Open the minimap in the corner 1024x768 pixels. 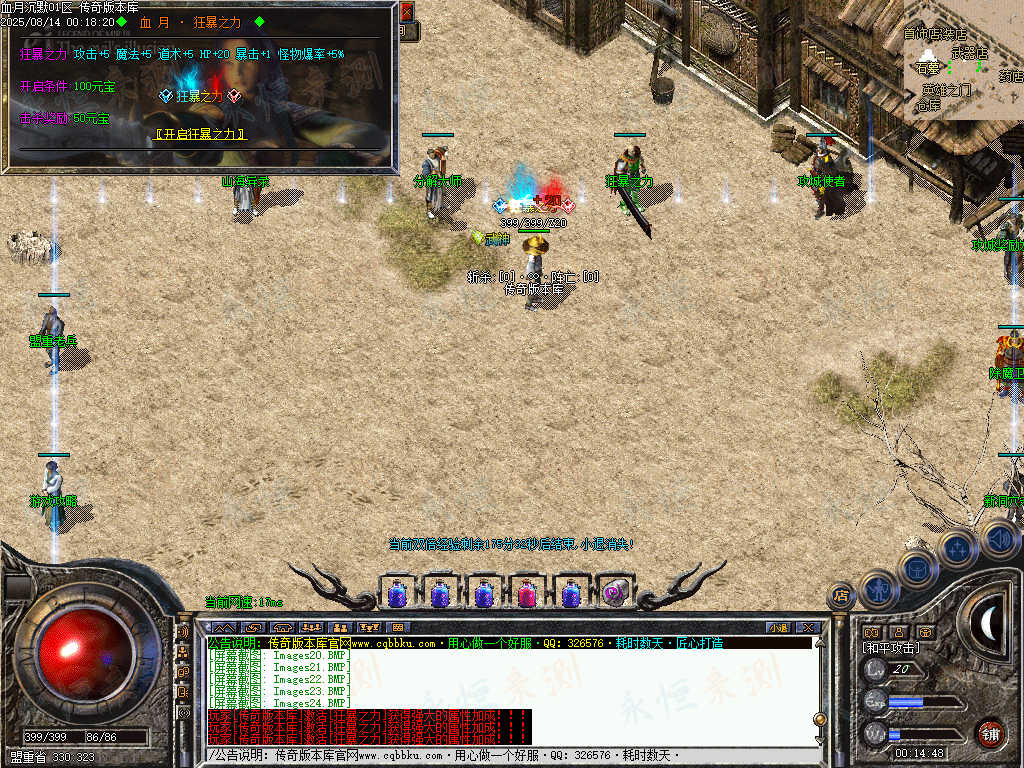(964, 60)
